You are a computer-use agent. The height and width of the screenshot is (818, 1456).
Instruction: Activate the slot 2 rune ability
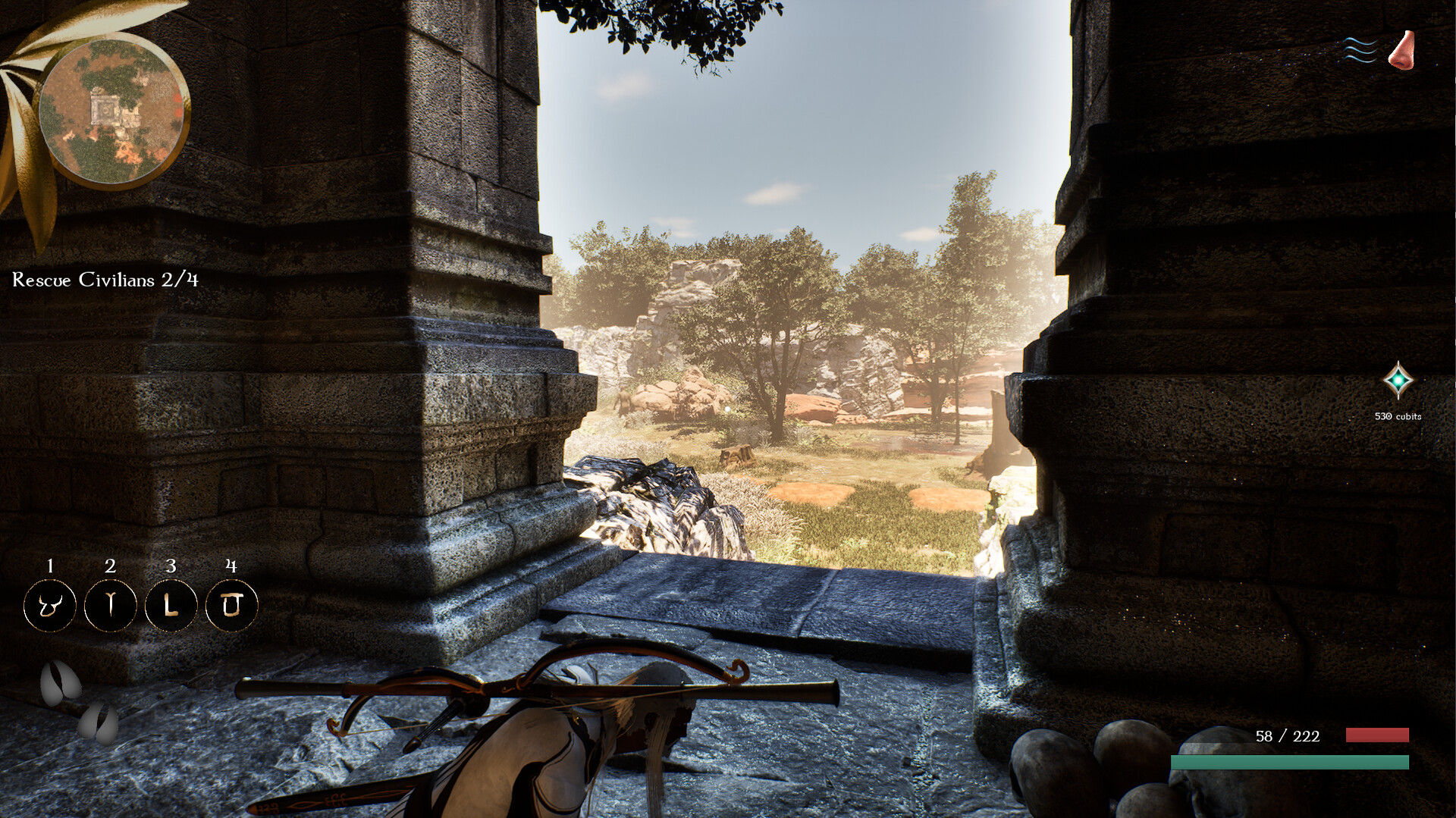click(x=110, y=605)
